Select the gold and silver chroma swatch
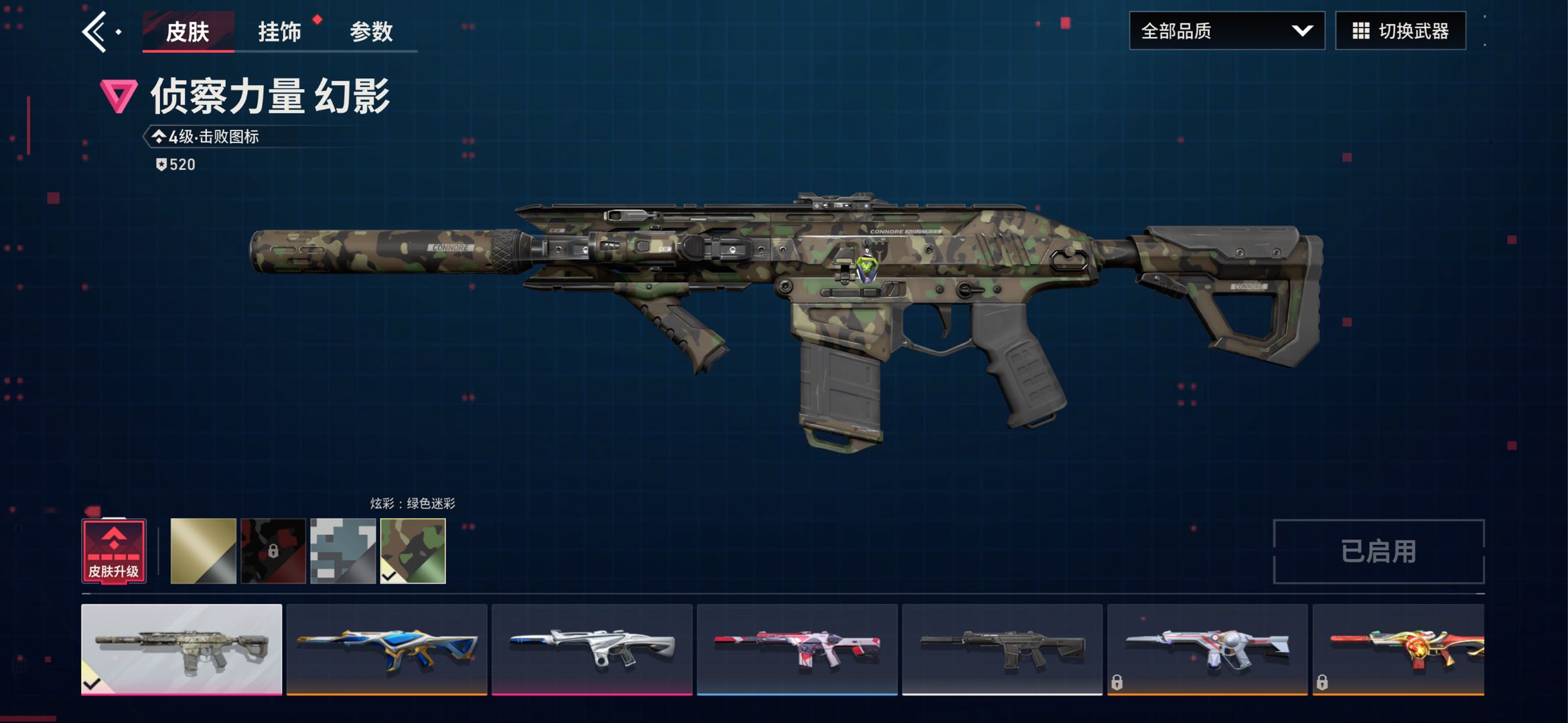 [x=204, y=551]
